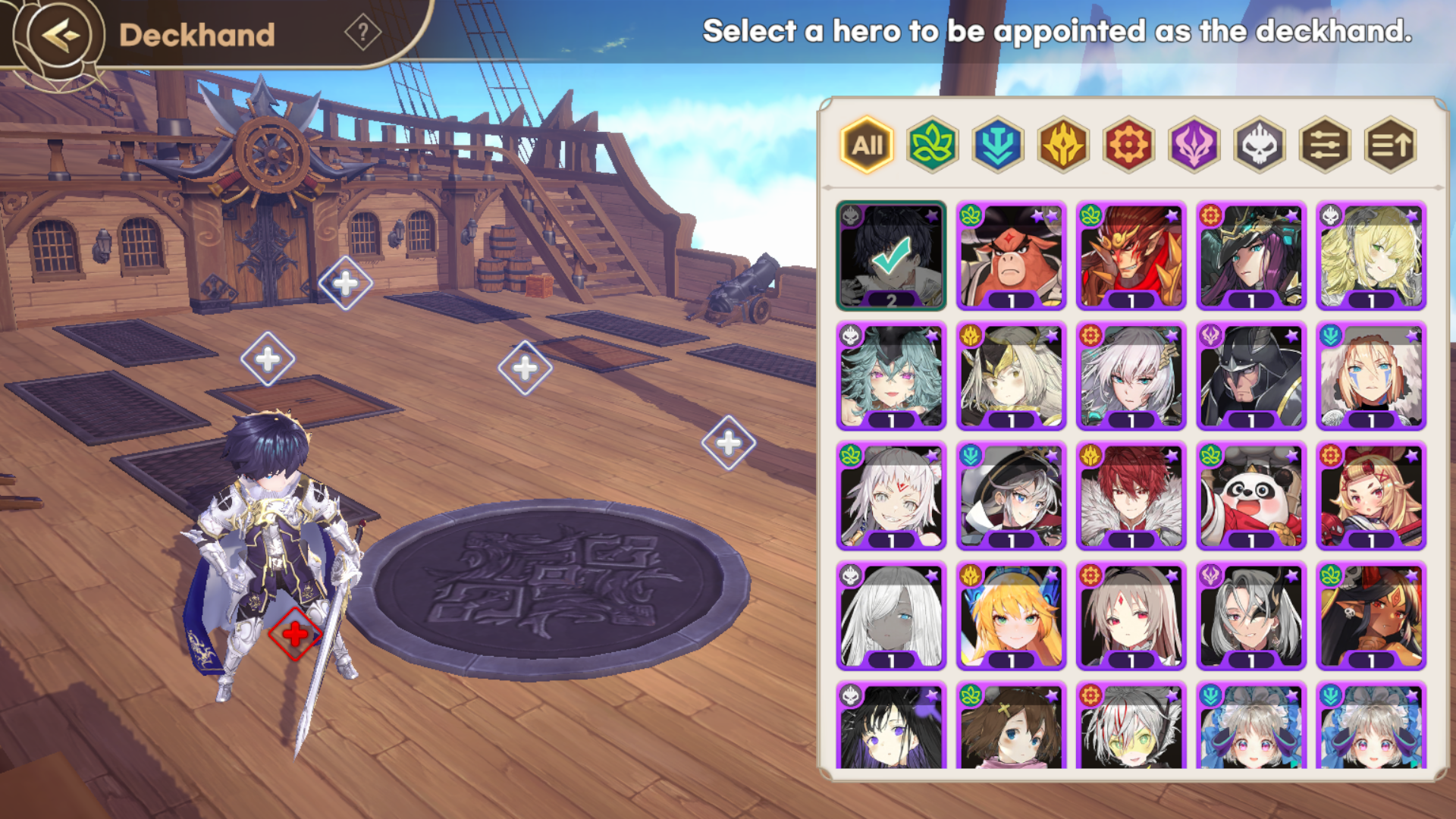The width and height of the screenshot is (1456, 819).
Task: Pick the panda hero portrait
Action: [x=1251, y=496]
